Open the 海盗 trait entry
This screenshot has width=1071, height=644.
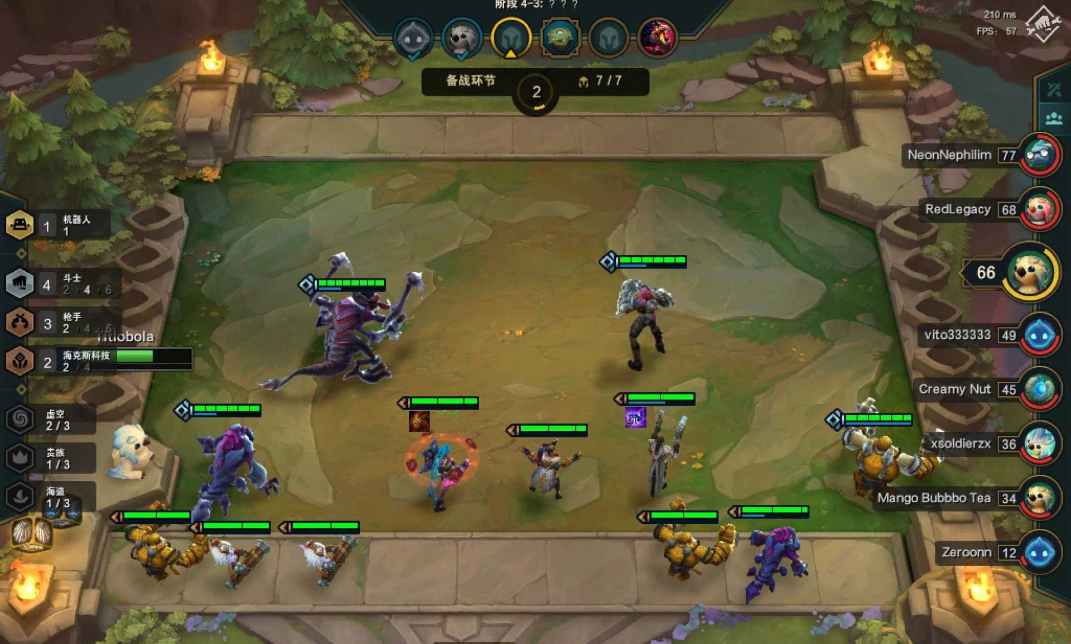[20, 495]
